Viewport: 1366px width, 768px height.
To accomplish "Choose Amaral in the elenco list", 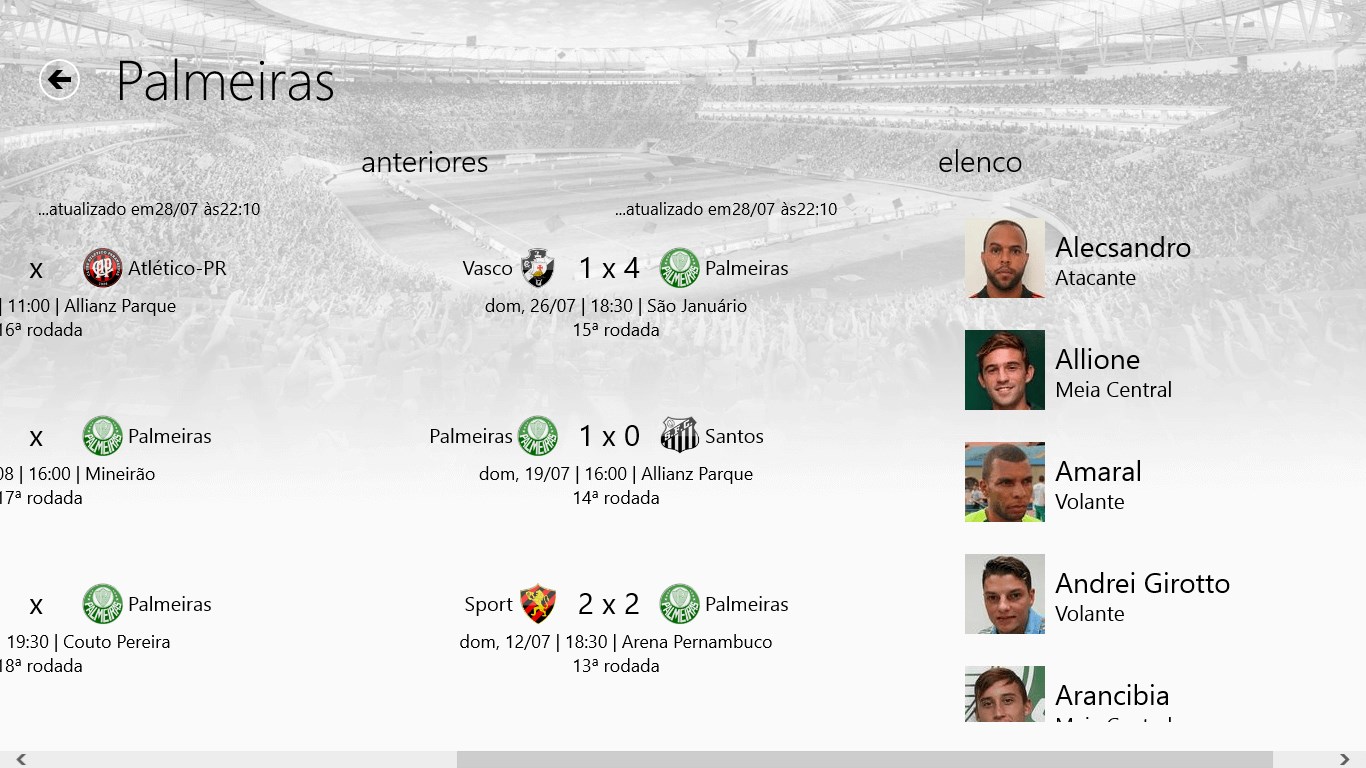I will (1097, 483).
